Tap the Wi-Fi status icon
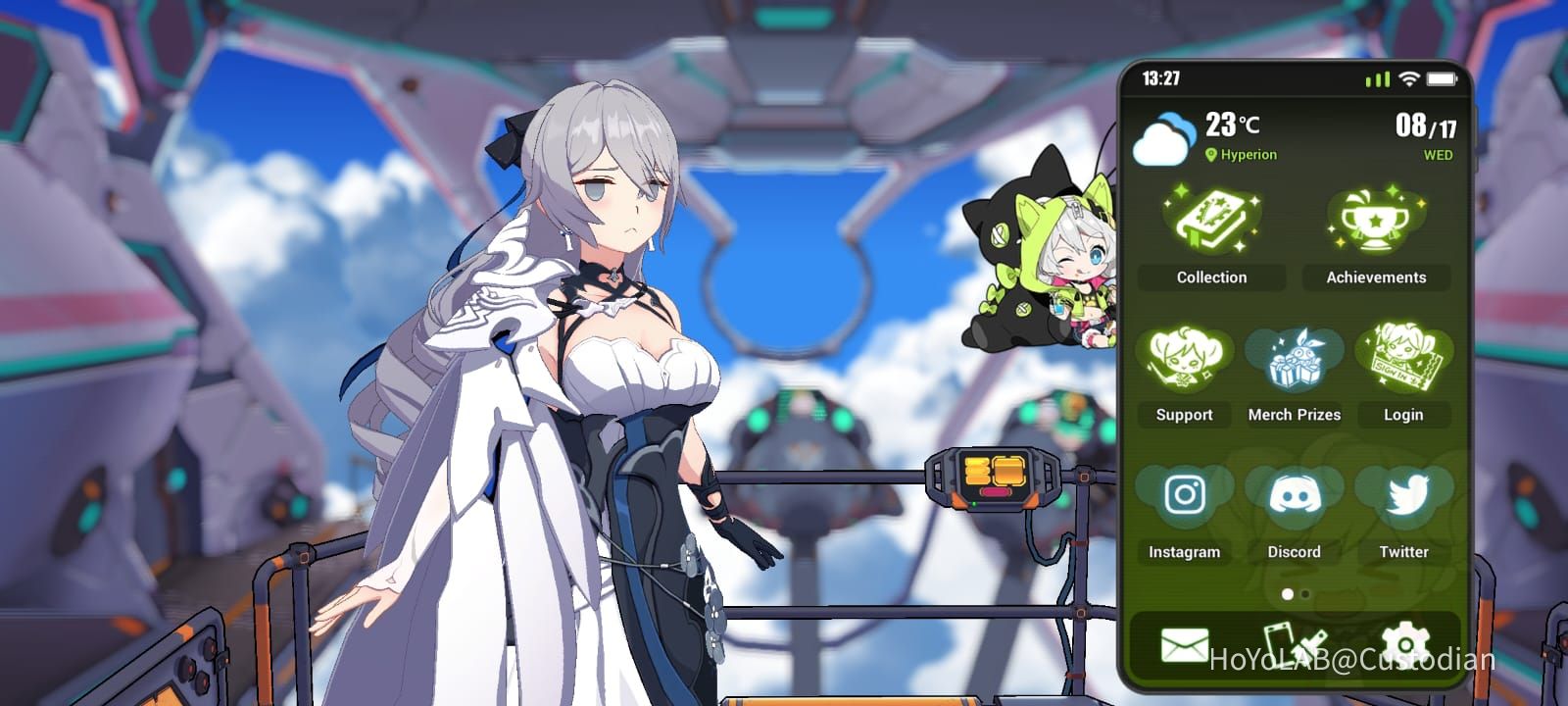The height and width of the screenshot is (706, 1568). click(1408, 76)
